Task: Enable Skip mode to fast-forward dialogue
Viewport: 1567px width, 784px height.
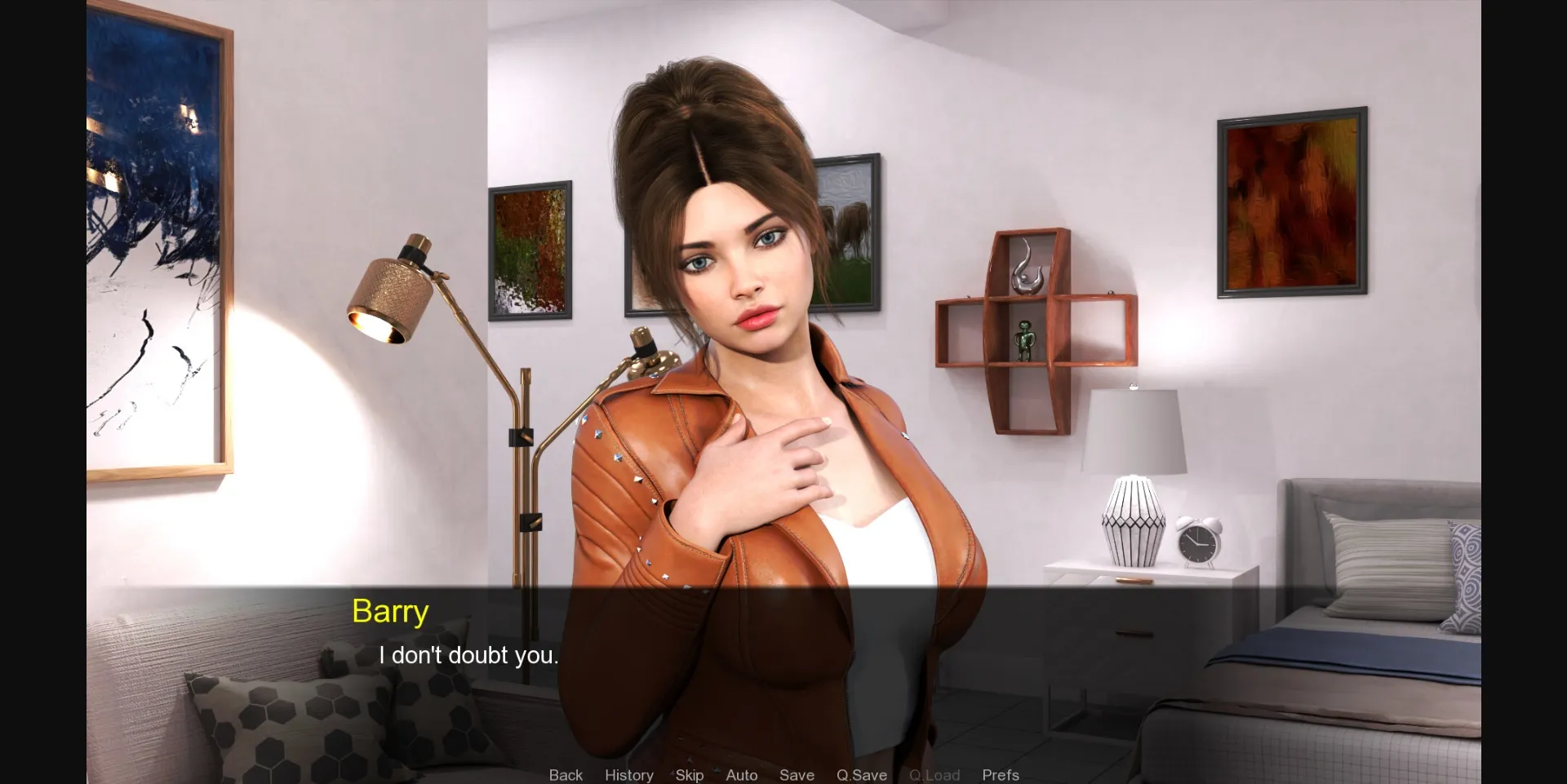Action: (689, 775)
